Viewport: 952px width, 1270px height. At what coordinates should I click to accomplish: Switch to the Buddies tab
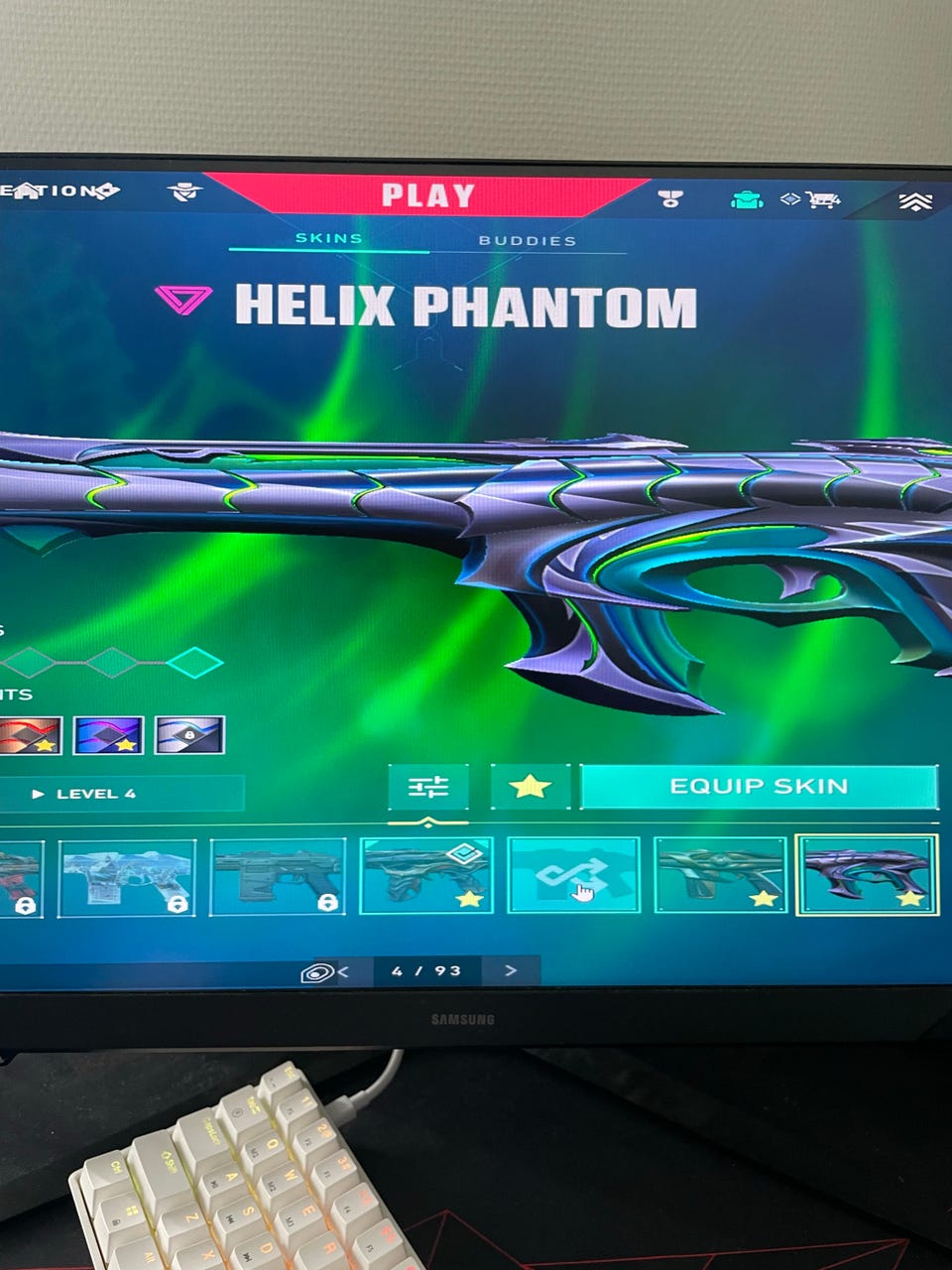(x=527, y=240)
